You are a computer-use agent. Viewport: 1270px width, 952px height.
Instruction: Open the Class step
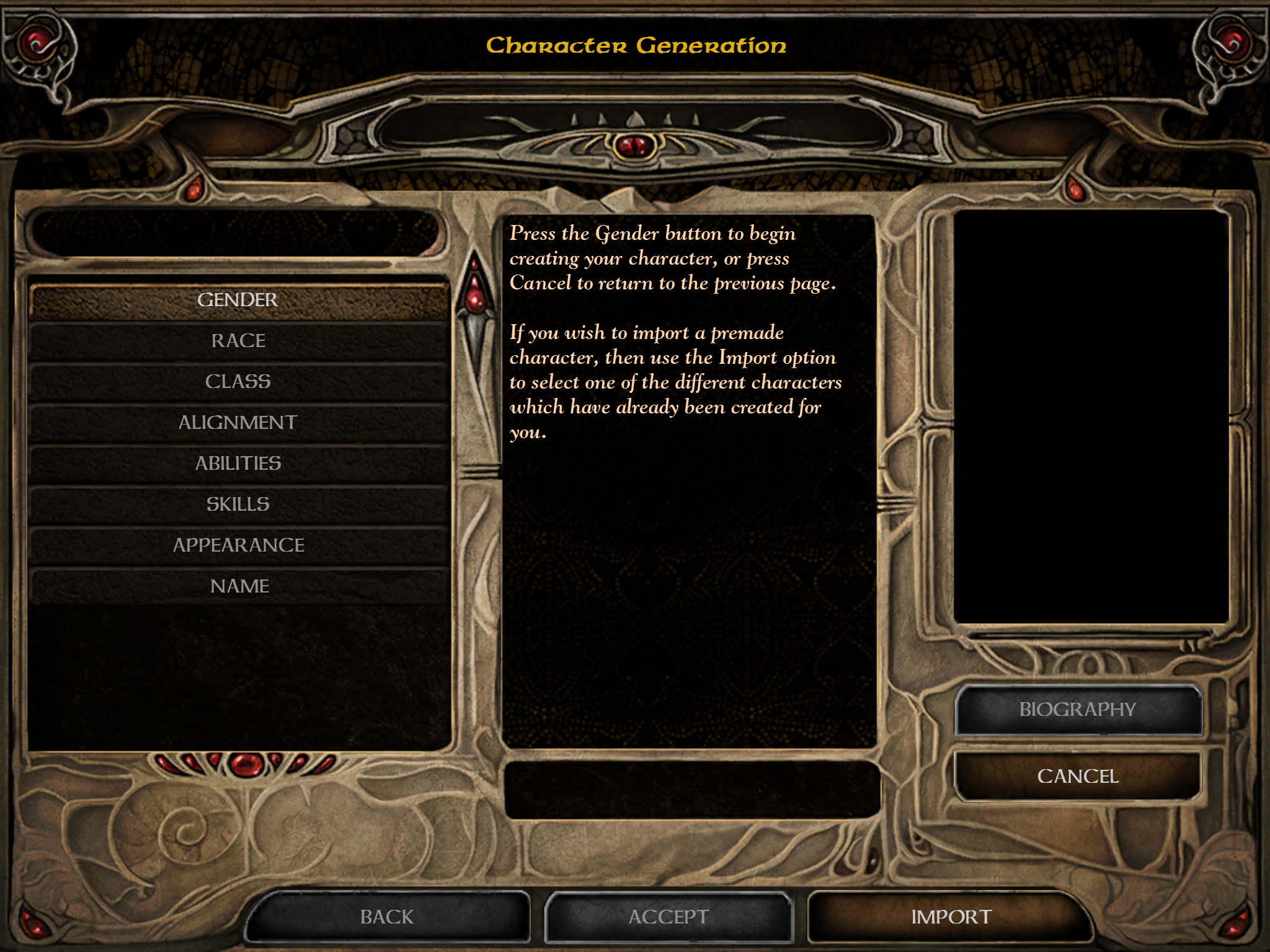click(238, 382)
